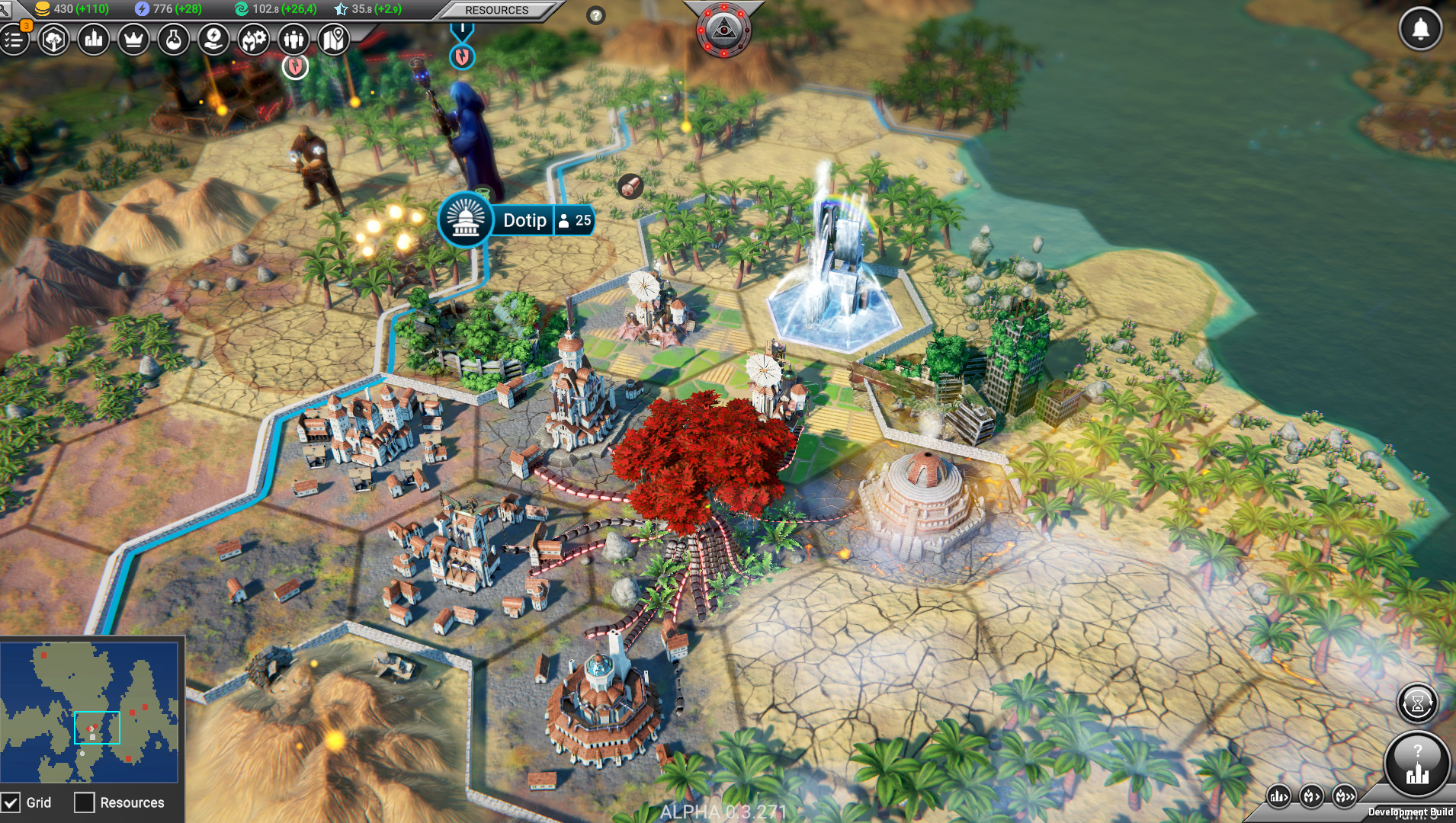Open the map with pin icon

(333, 40)
